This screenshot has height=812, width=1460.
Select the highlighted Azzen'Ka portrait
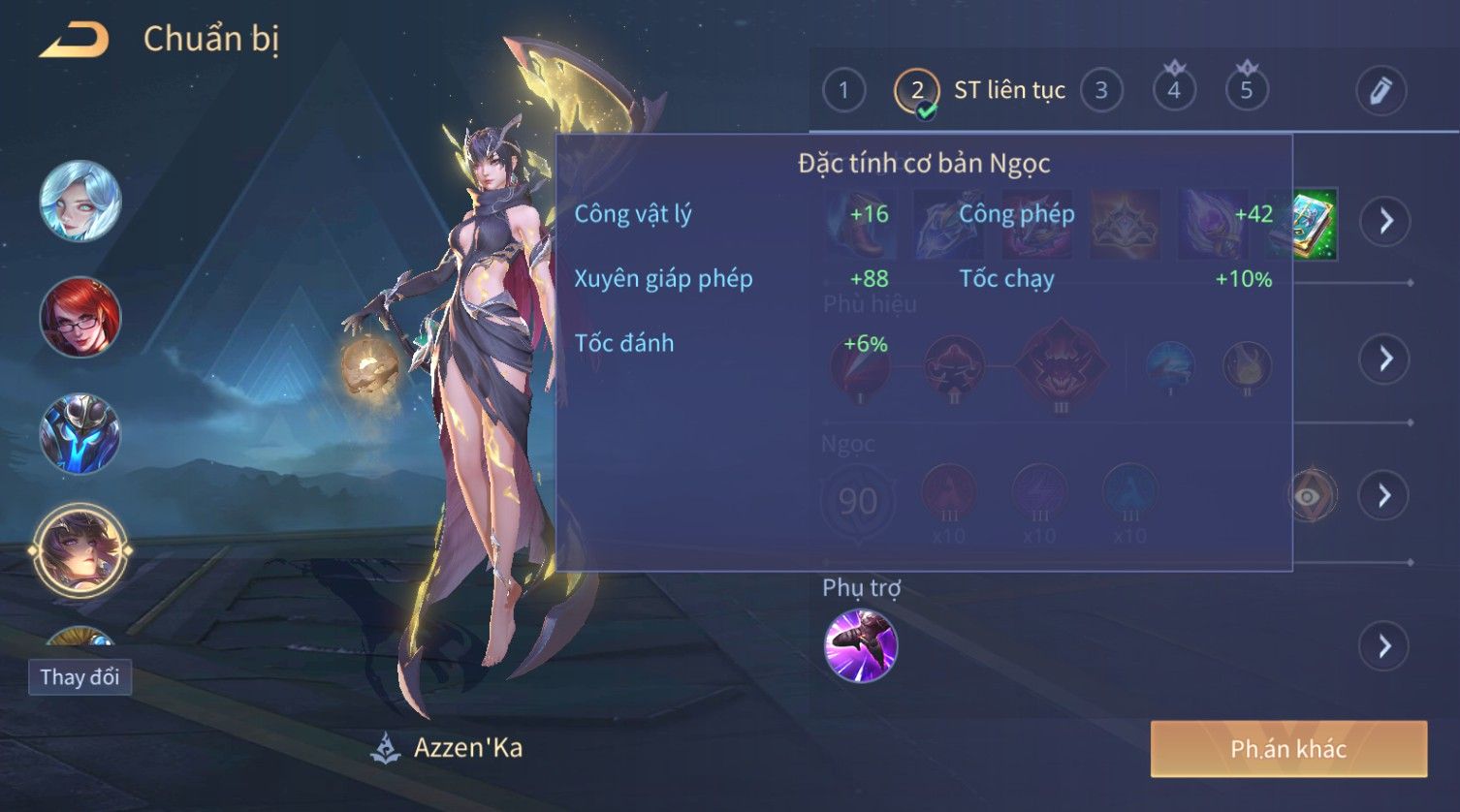[80, 550]
